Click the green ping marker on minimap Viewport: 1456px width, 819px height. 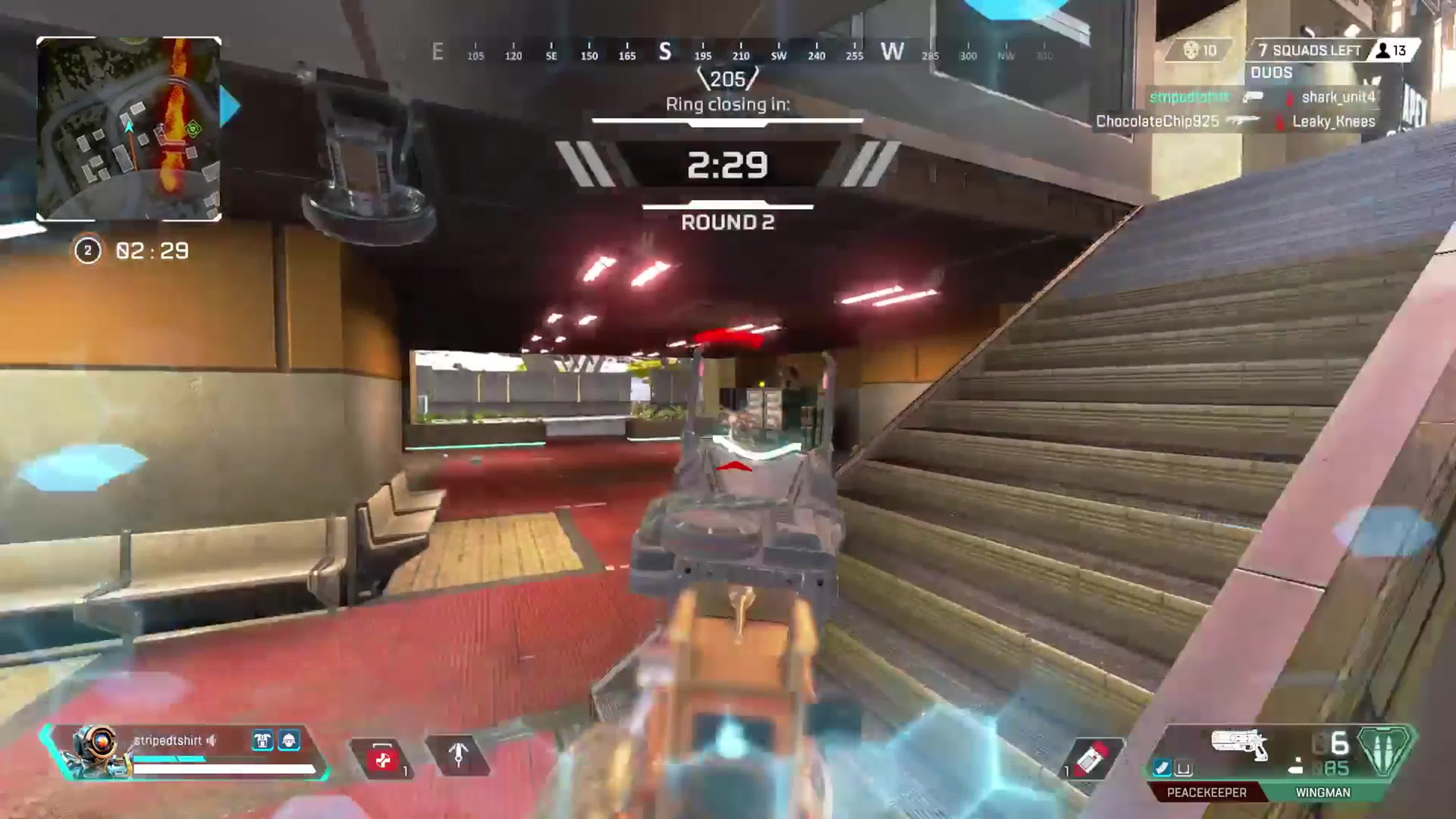pos(194,129)
